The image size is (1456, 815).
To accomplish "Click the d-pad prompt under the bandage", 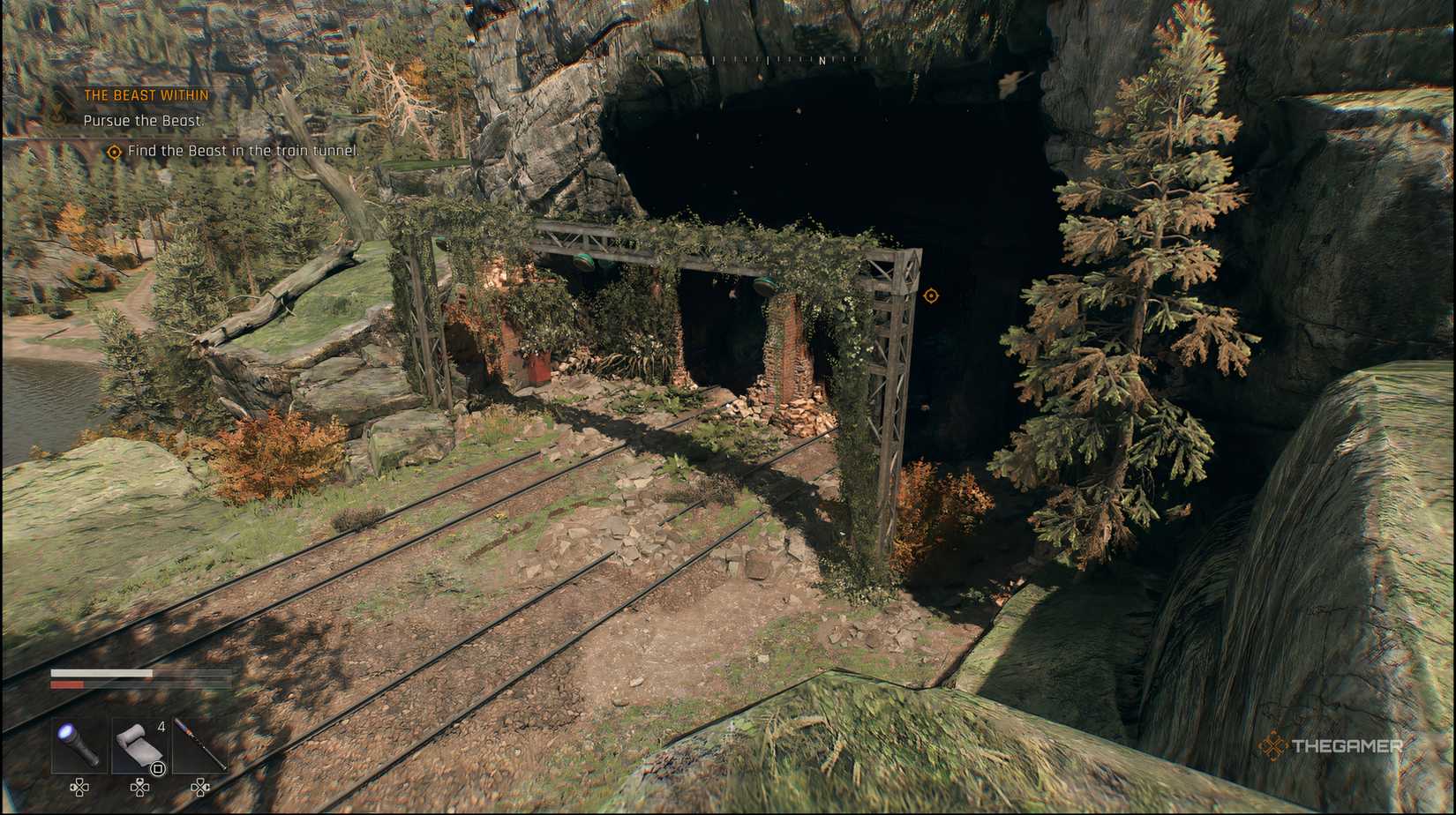I will coord(140,787).
